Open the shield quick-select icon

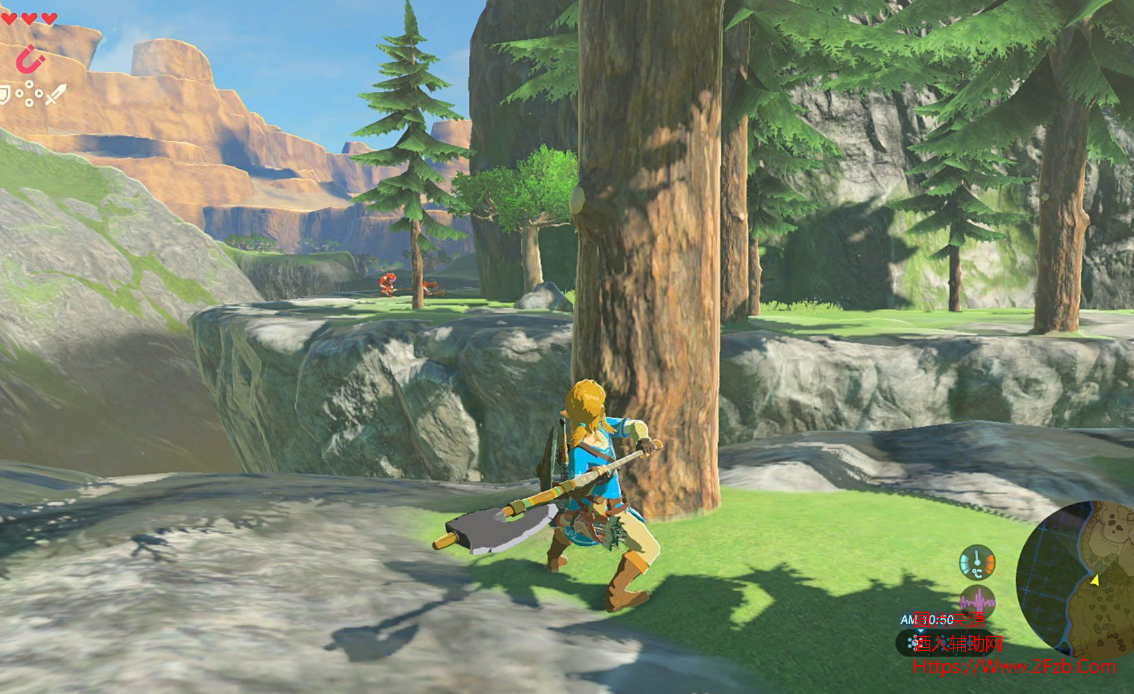(5, 95)
